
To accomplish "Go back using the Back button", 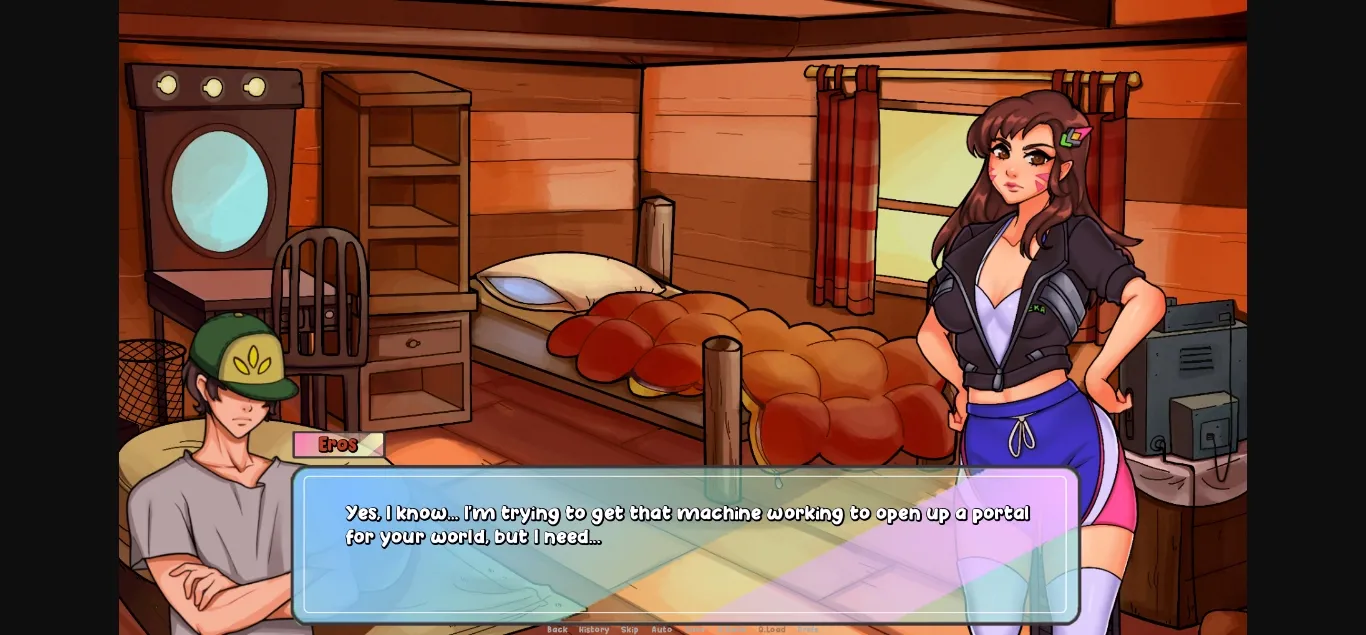I will (x=557, y=630).
